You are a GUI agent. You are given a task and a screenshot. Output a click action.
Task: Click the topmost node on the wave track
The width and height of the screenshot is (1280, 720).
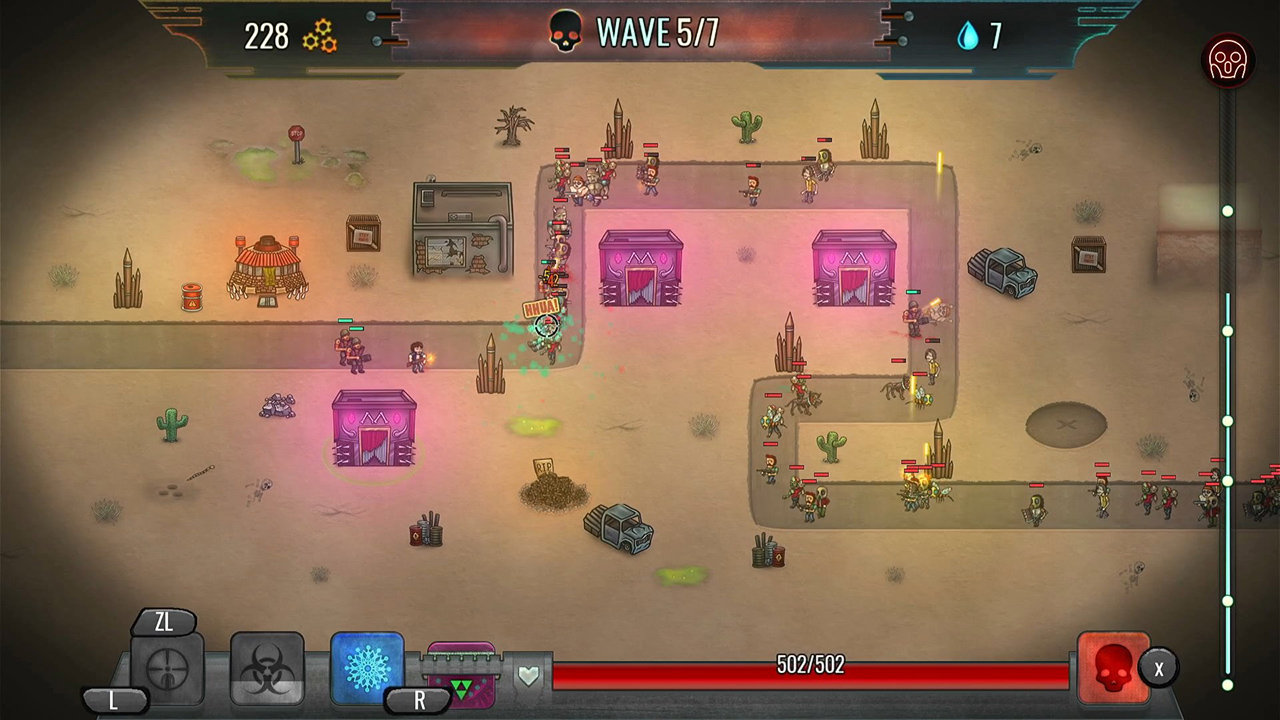point(1227,210)
